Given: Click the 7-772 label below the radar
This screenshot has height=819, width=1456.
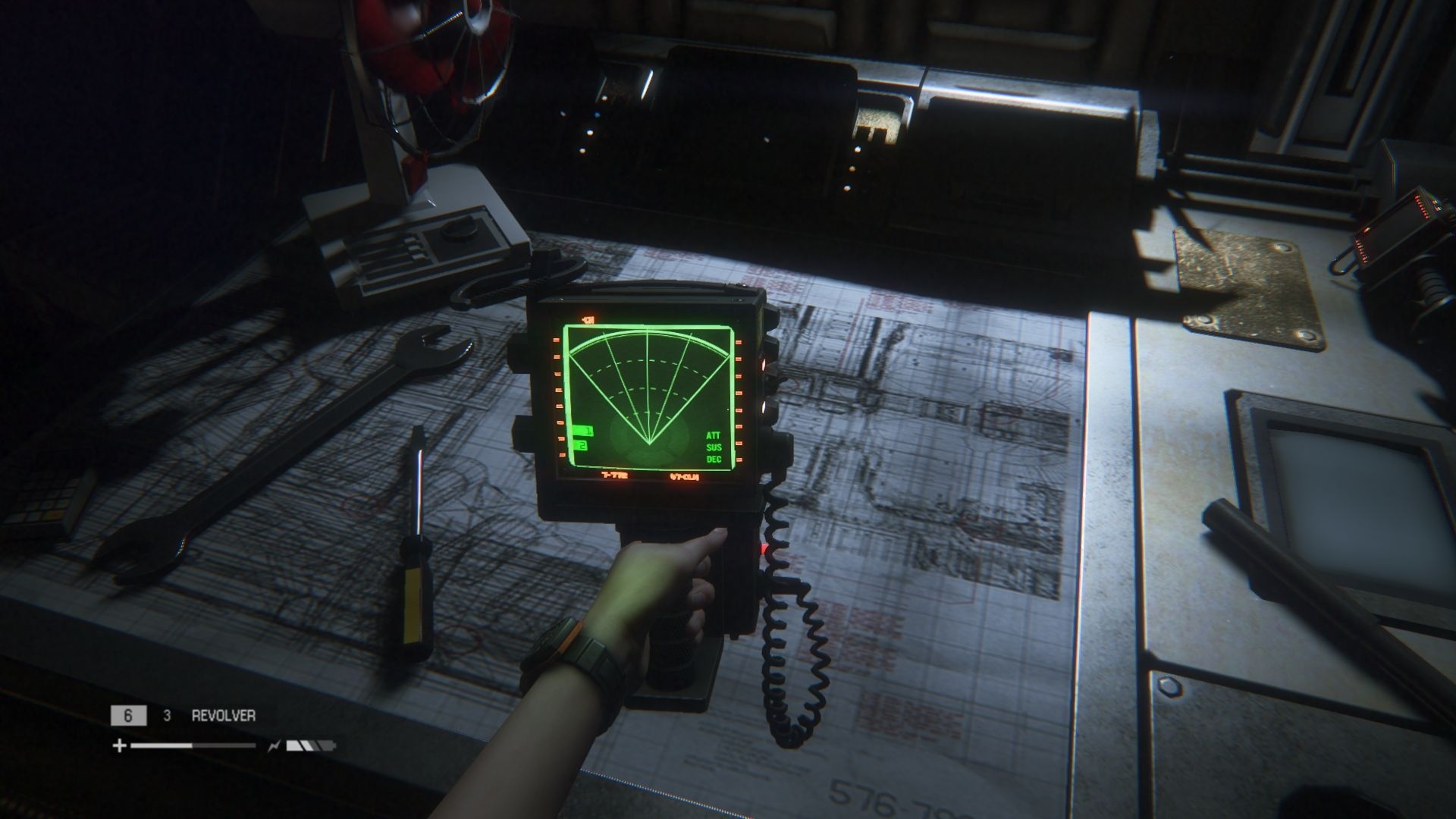Looking at the screenshot, I should [614, 475].
